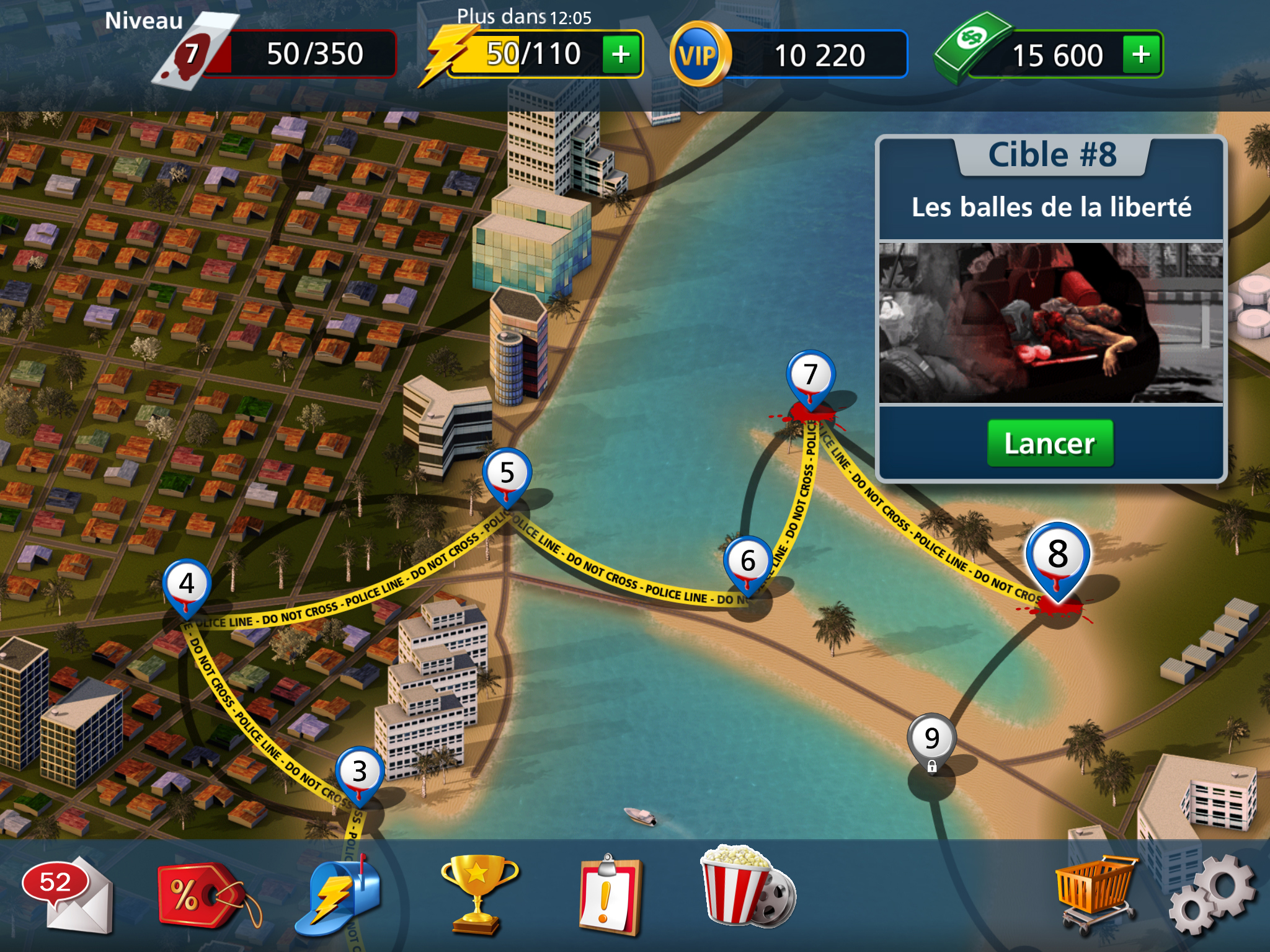Viewport: 1270px width, 952px height.
Task: Launch the Cible #8 mission with Lancer
Action: [x=1050, y=443]
